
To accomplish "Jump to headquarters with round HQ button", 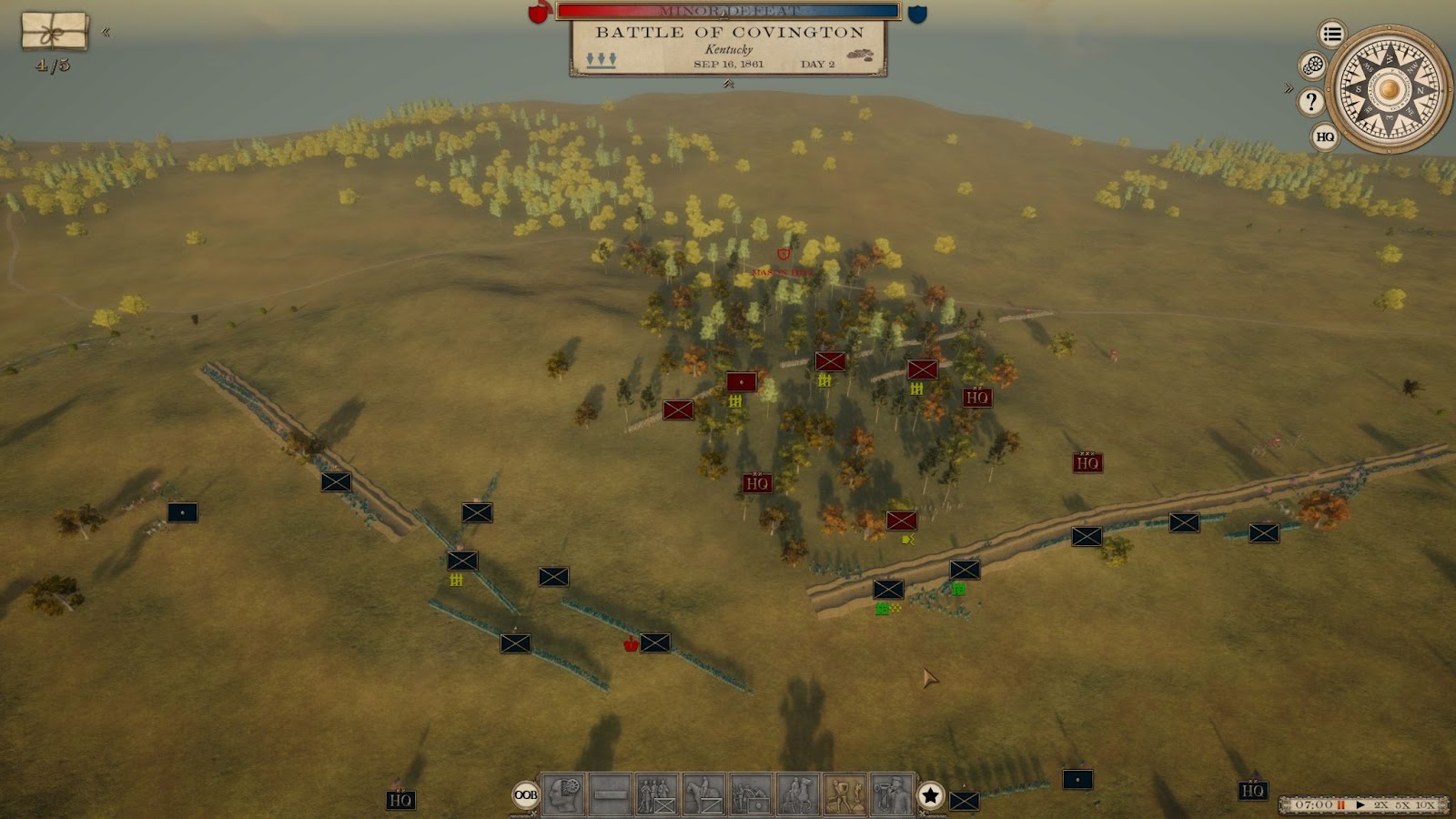I will 1325,136.
